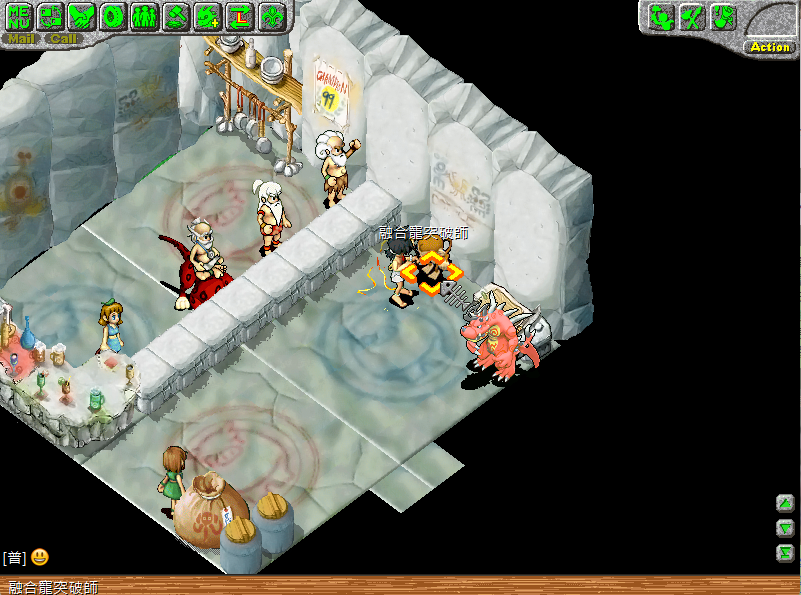801x595 pixels.
Task: Click the rose with exclamation icon
Action: [x=723, y=16]
